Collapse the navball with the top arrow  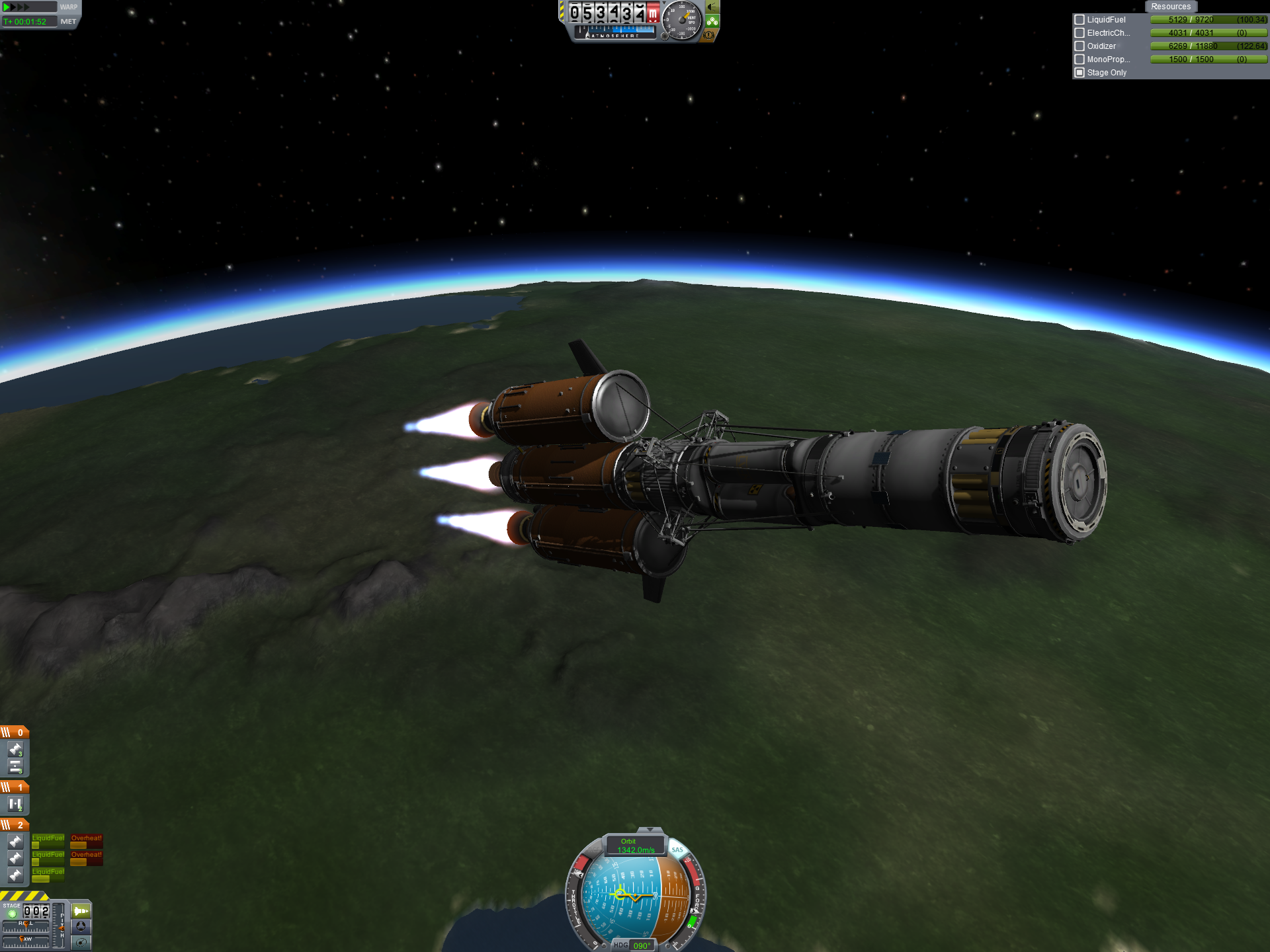(x=650, y=830)
